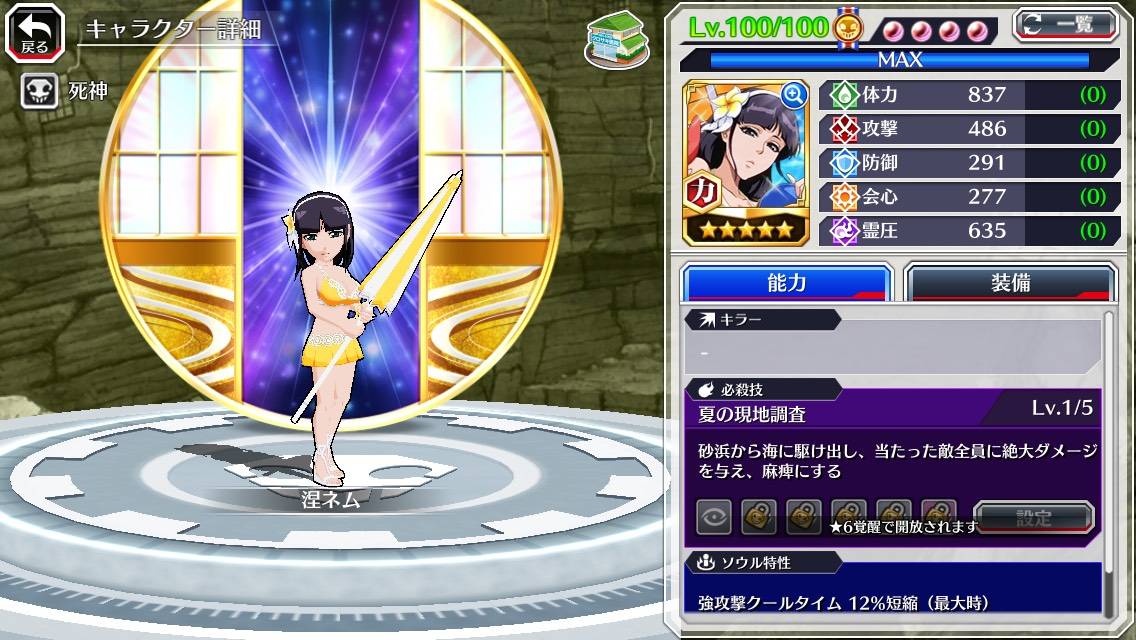Image resolution: width=1136 pixels, height=640 pixels.
Task: Enlarge the character portrait with magnifier
Action: (794, 95)
